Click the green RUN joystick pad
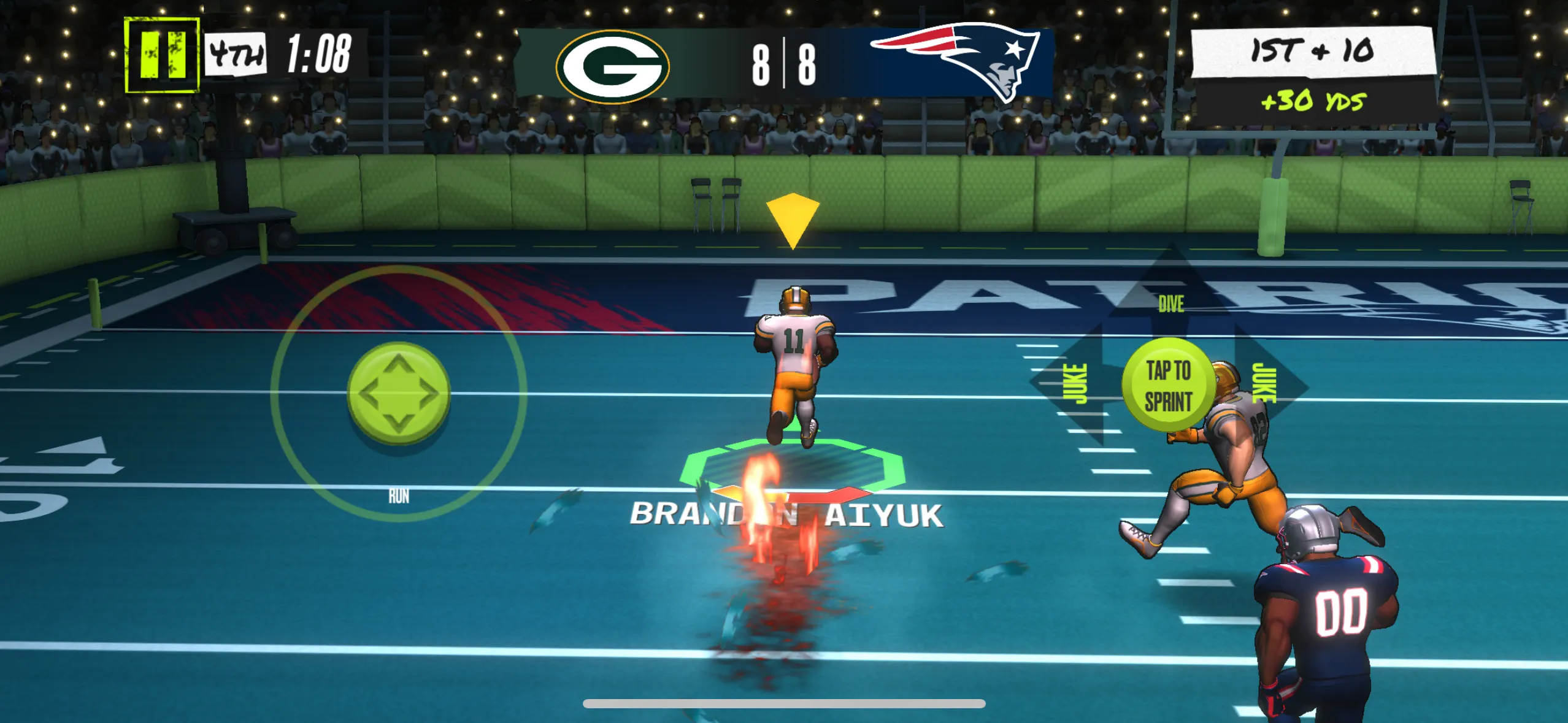Screen dimensions: 1568x723 point(399,393)
